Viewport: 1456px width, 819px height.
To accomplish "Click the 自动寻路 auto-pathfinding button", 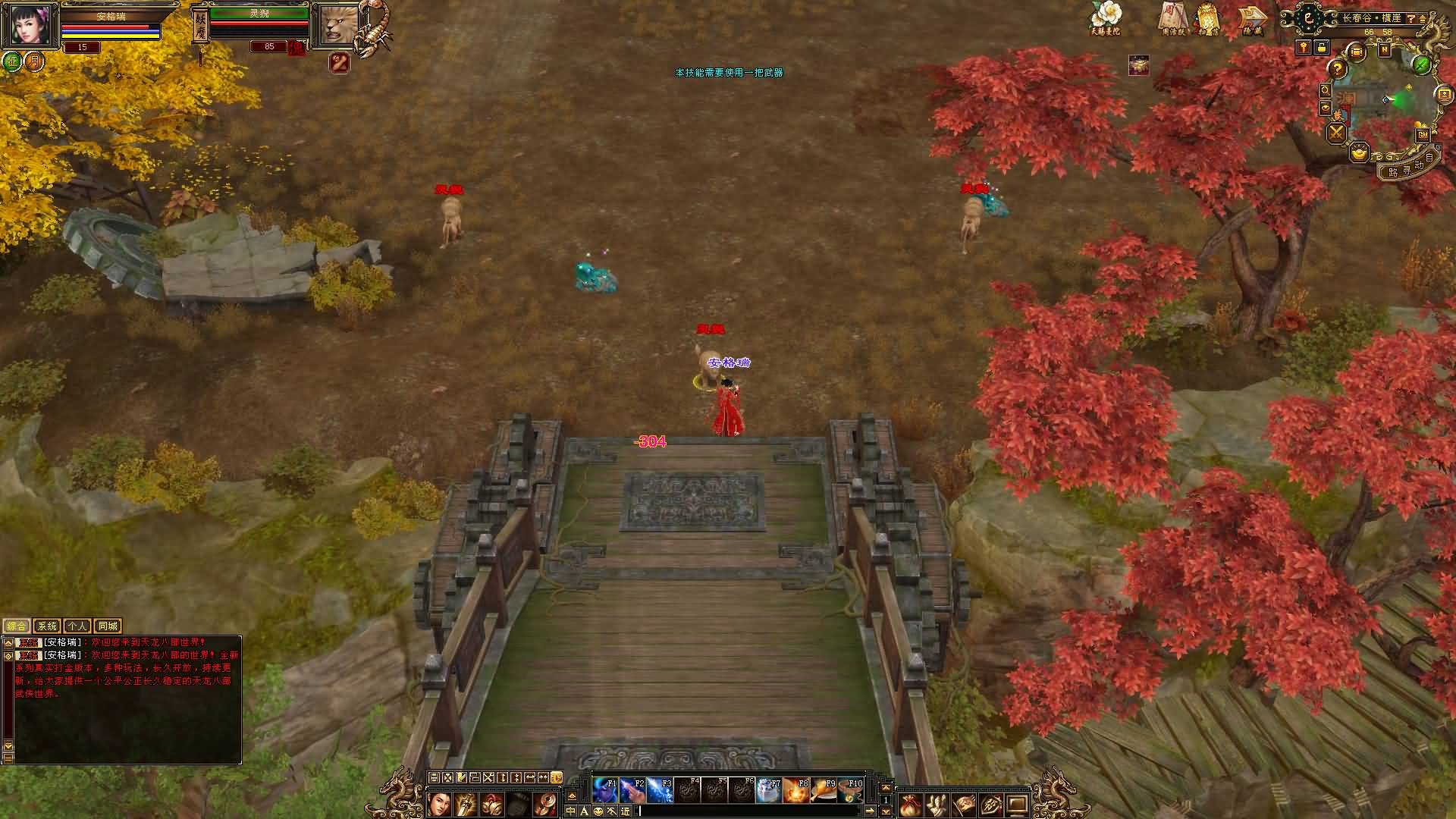I will [x=1411, y=168].
